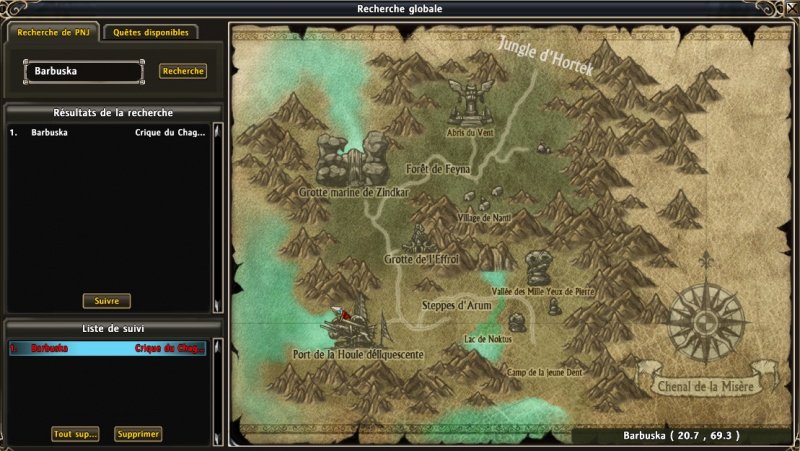Click the Suivre button

pos(106,300)
